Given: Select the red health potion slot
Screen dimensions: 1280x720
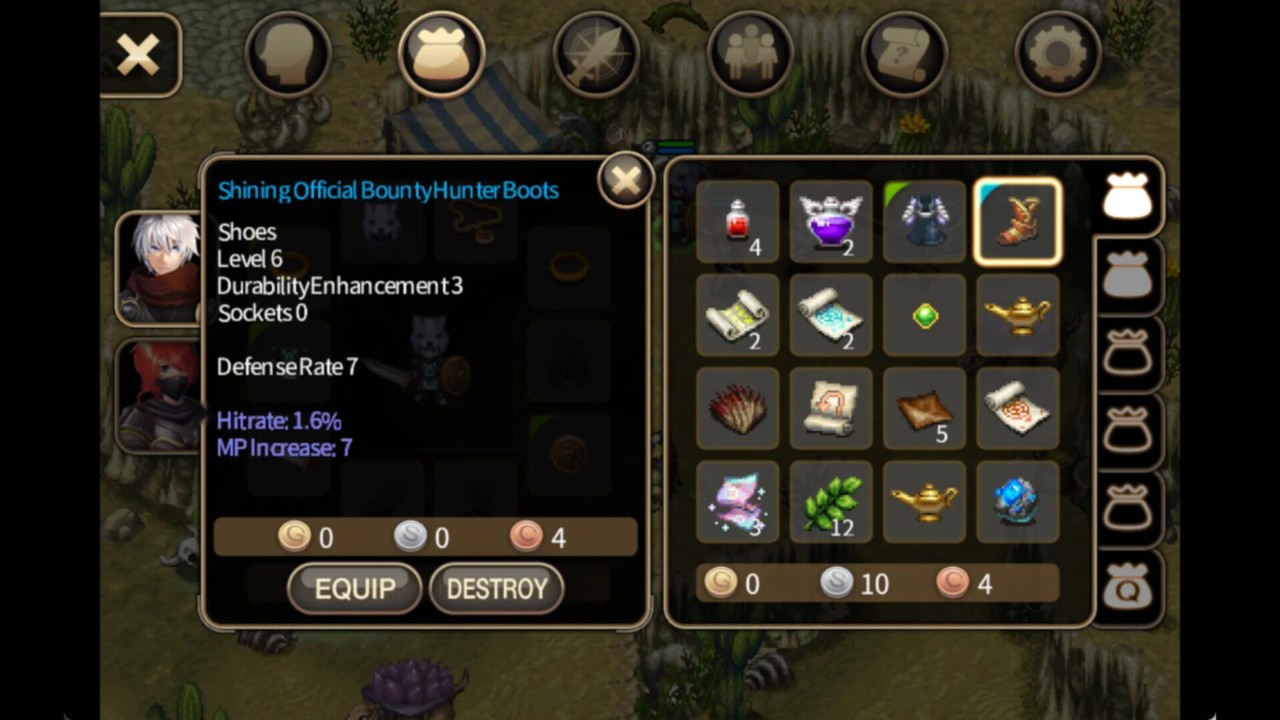Looking at the screenshot, I should pos(738,222).
